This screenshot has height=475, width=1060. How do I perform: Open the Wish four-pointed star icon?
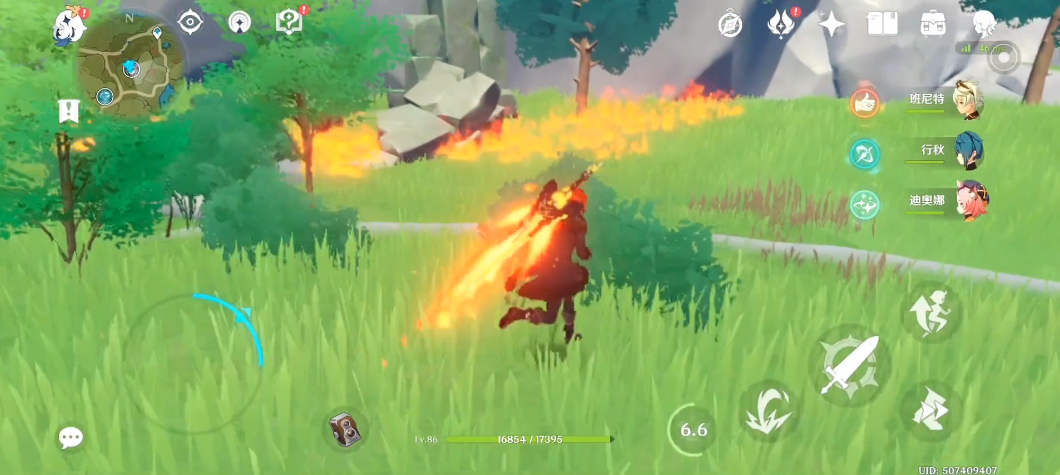(x=832, y=24)
